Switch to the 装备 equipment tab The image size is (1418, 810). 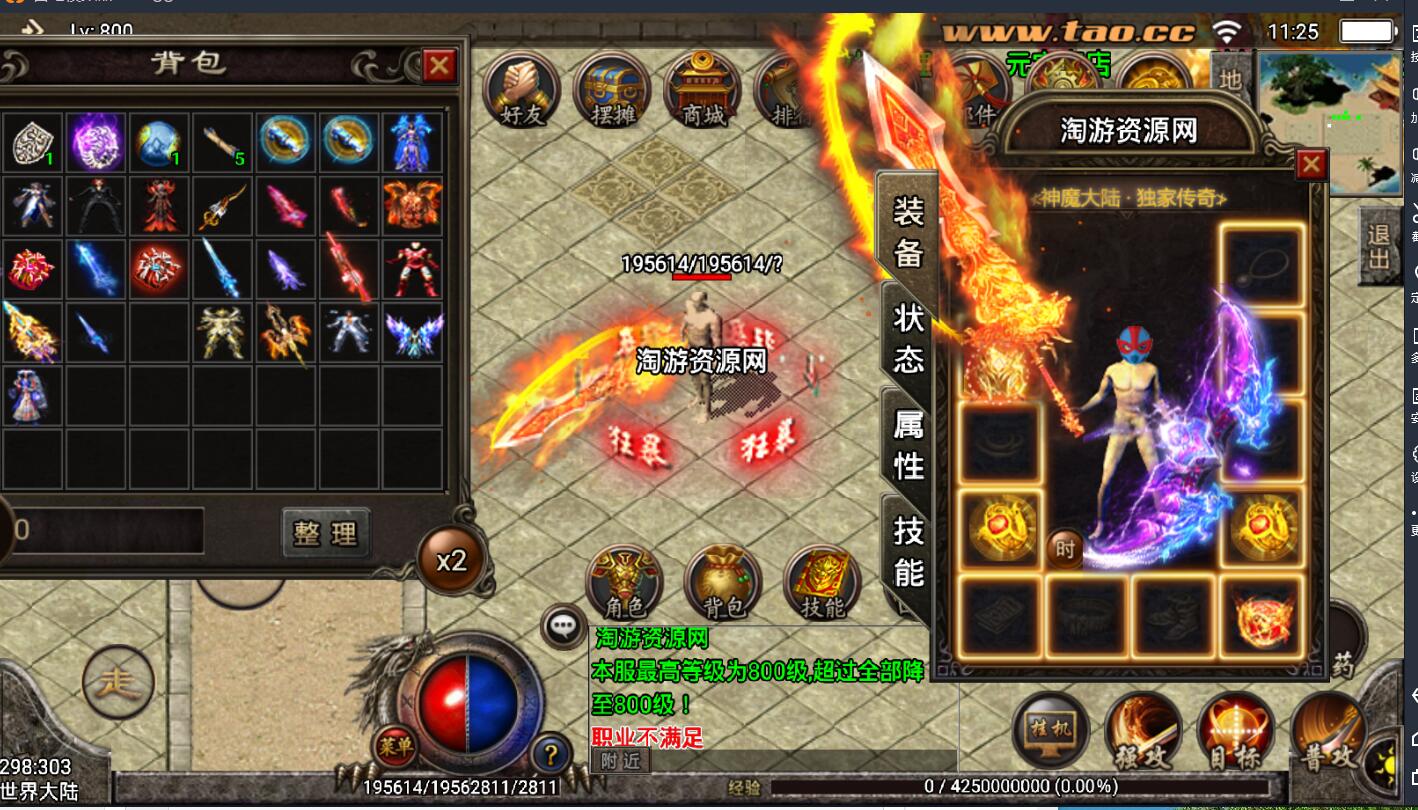point(908,231)
